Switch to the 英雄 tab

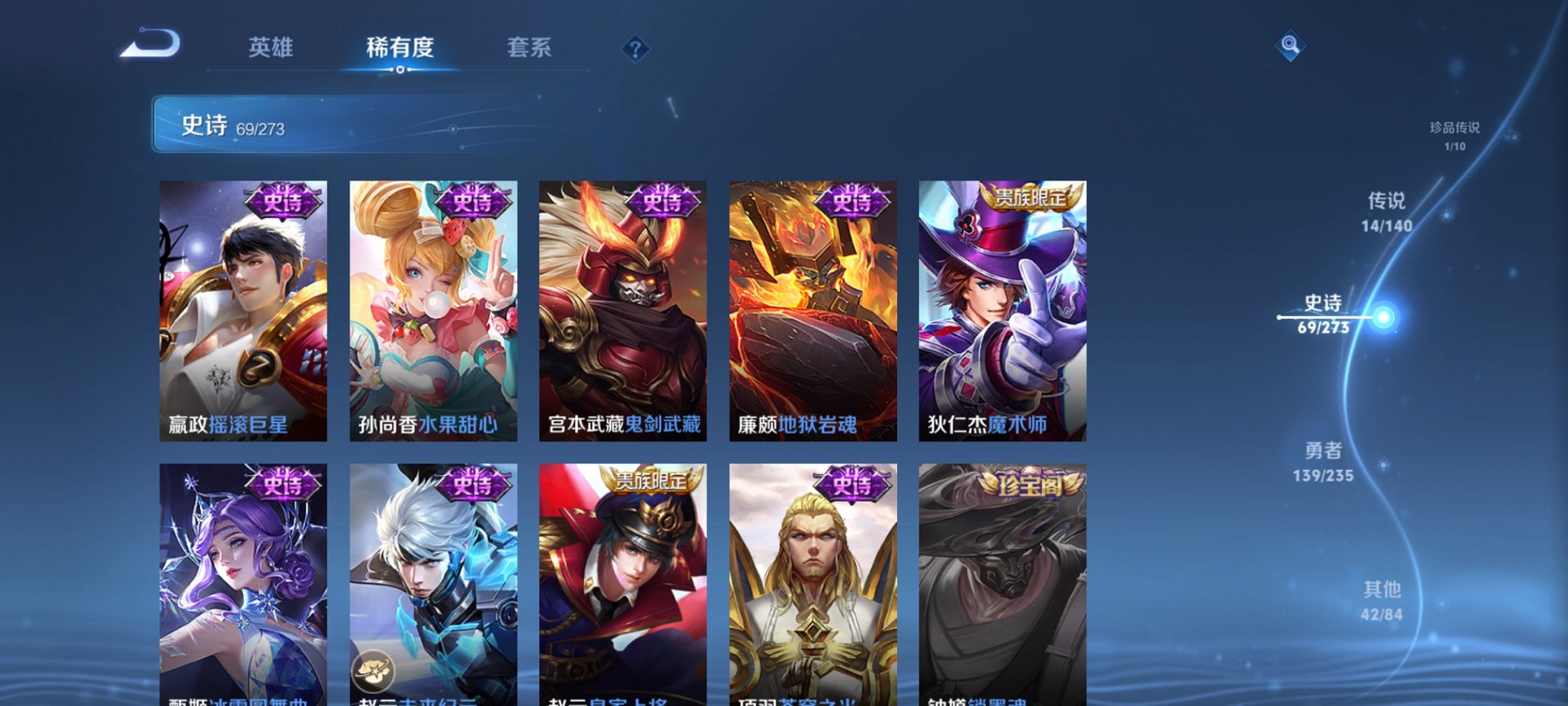point(273,48)
